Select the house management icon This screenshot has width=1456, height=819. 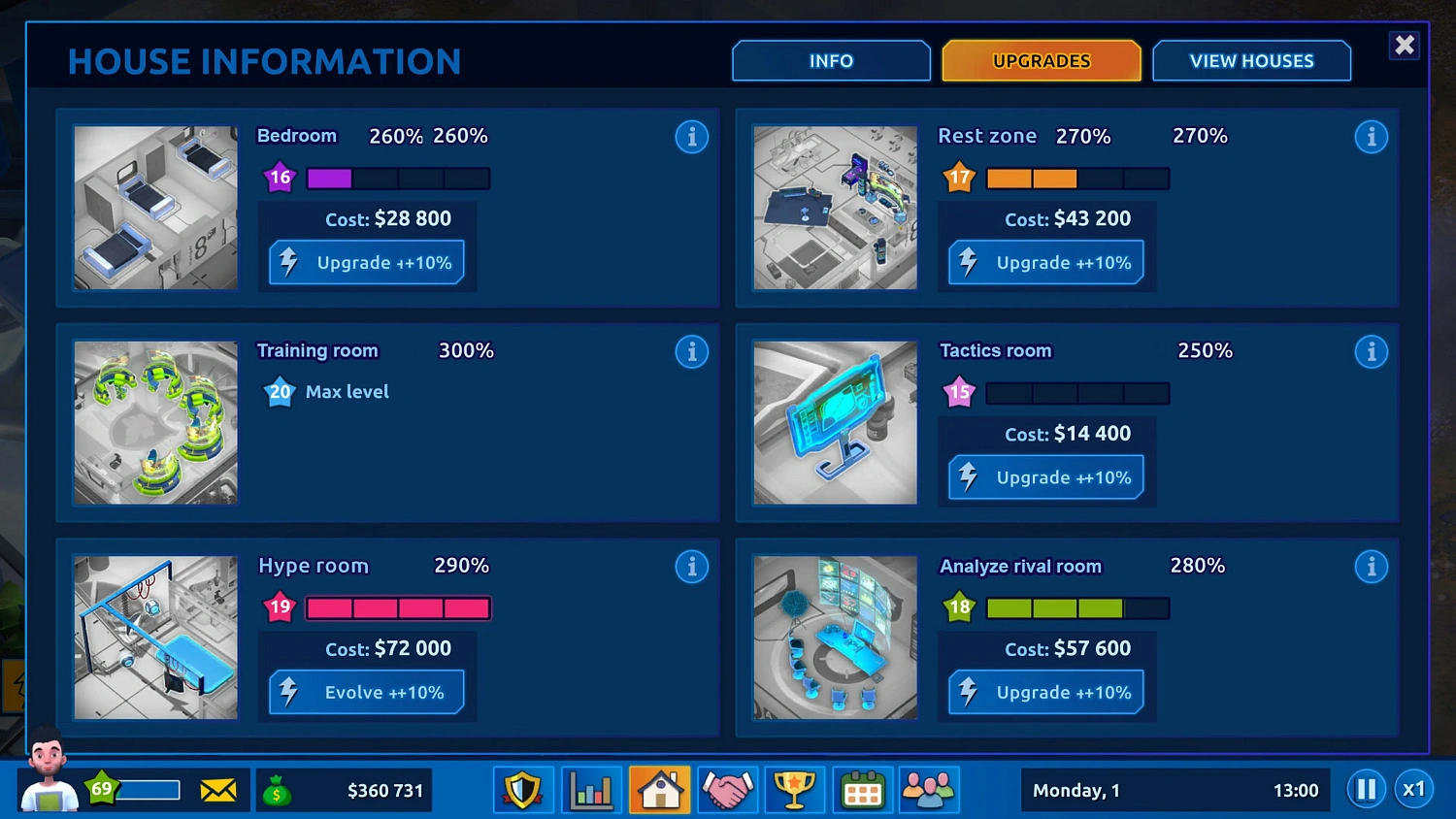click(x=659, y=789)
